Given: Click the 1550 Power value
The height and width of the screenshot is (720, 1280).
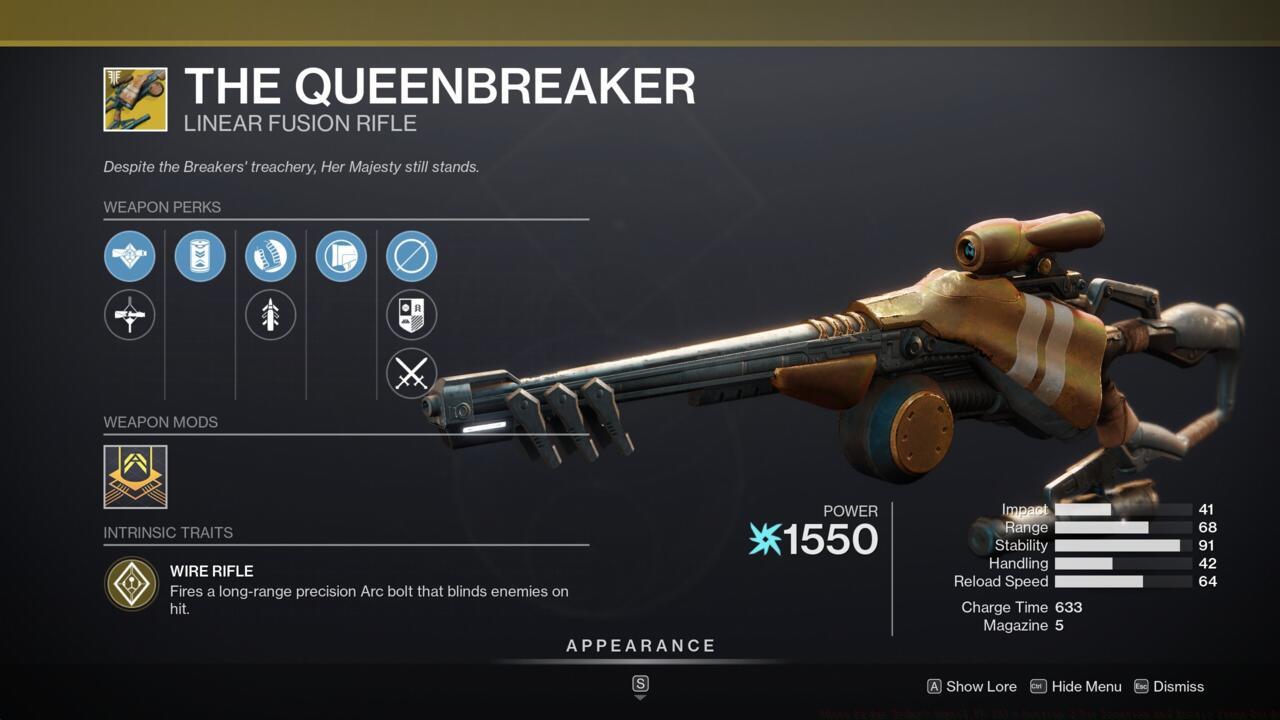Looking at the screenshot, I should pyautogui.click(x=831, y=540).
